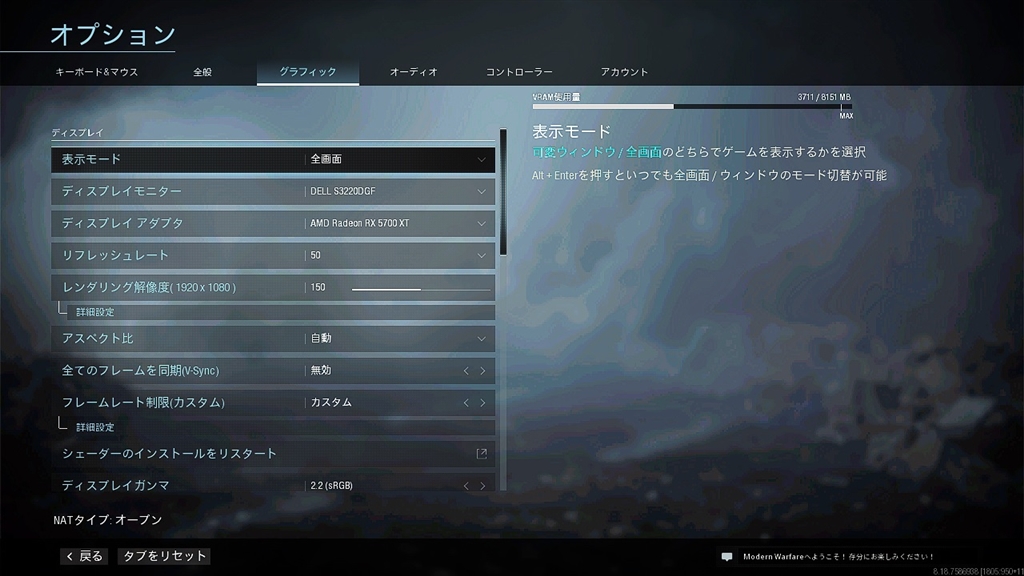Click the right arrow on V-Sync setting
This screenshot has width=1024, height=576.
coord(483,371)
